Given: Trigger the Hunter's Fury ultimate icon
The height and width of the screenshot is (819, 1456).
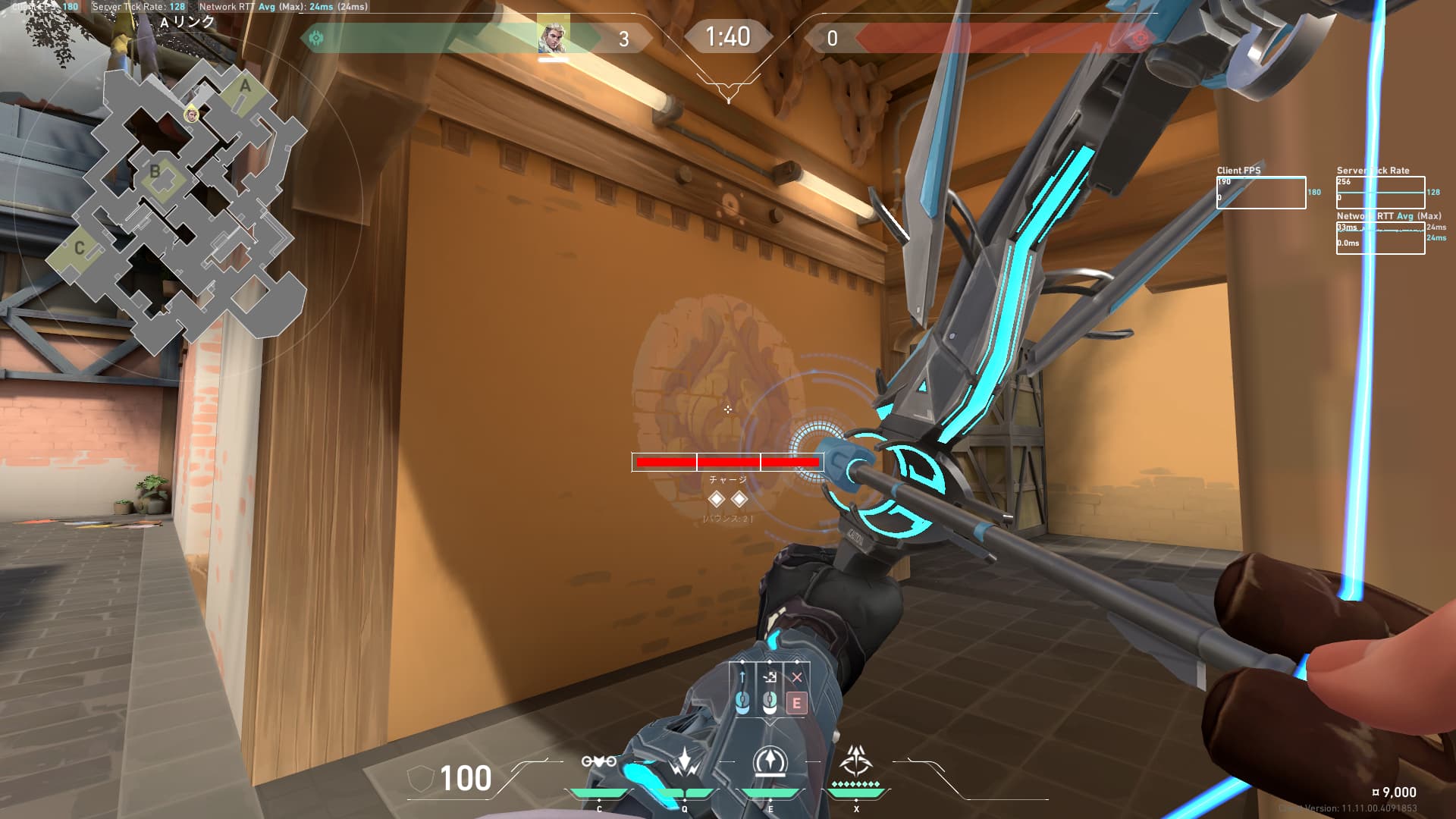Looking at the screenshot, I should [856, 761].
